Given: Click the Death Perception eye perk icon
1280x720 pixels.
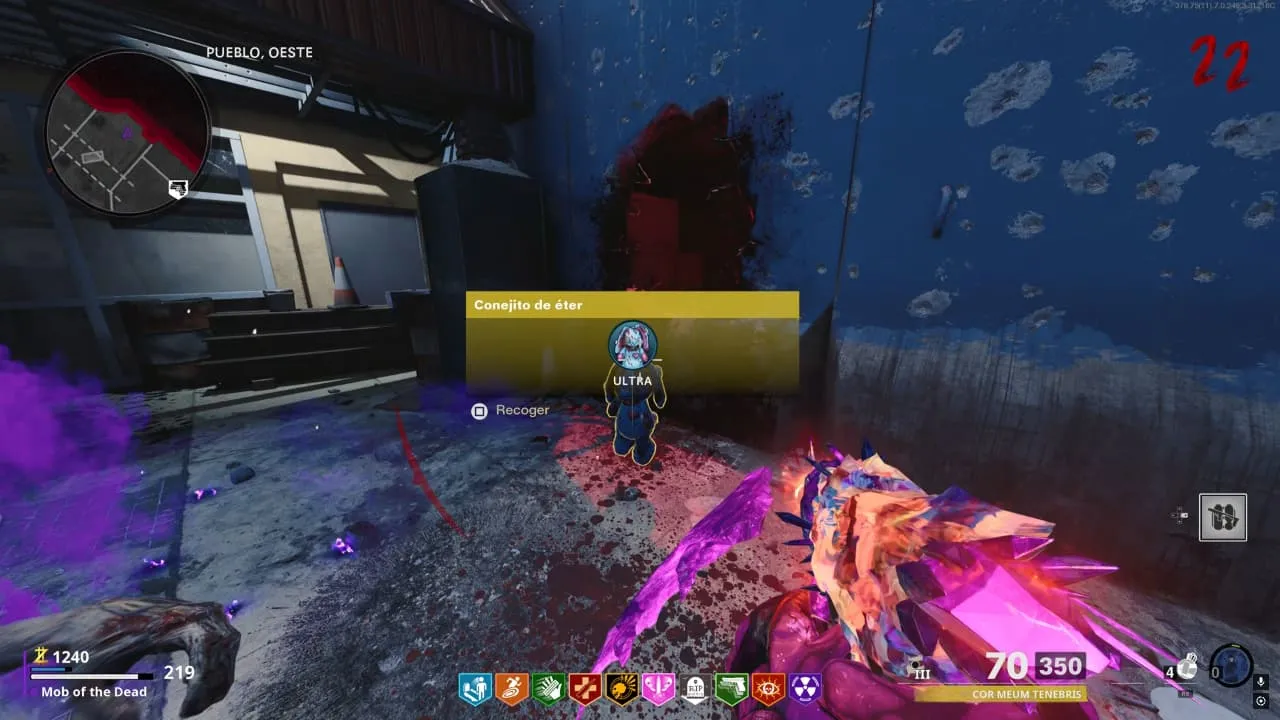Looking at the screenshot, I should pyautogui.click(x=768, y=688).
